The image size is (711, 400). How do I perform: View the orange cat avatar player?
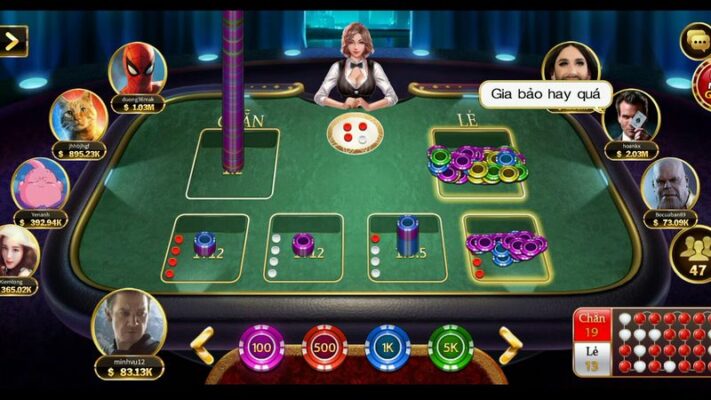(79, 117)
